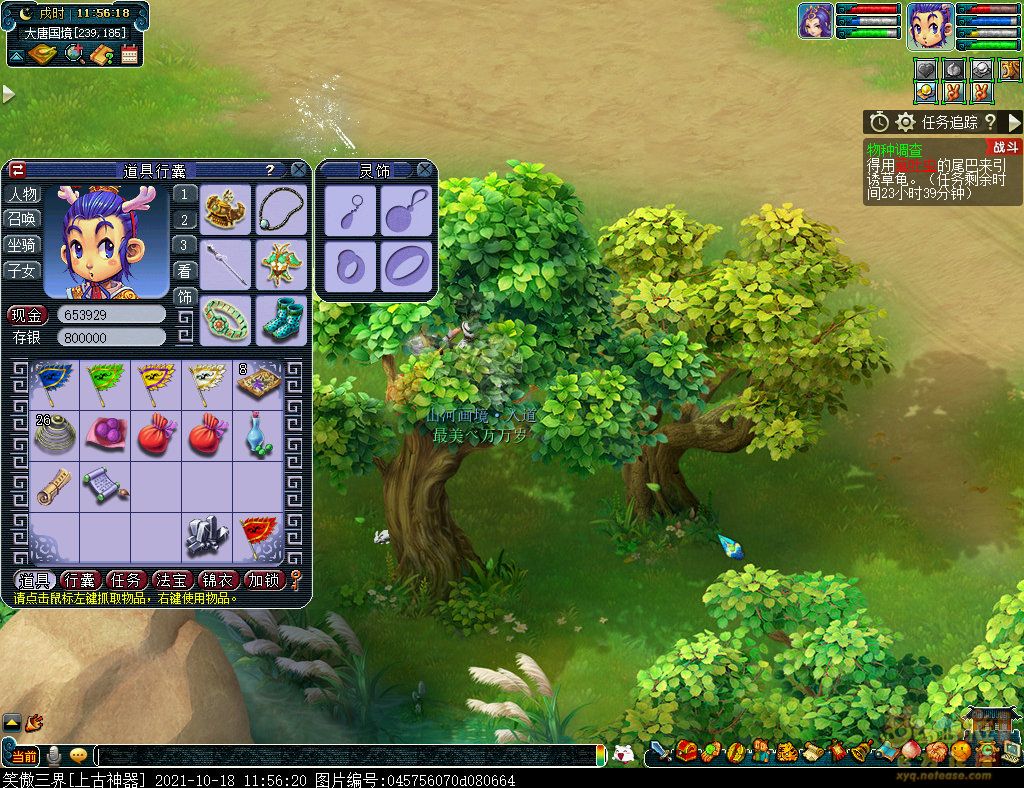Viewport: 1024px width, 788px height.
Task: Select the equipped teal boots slot
Action: (x=281, y=318)
